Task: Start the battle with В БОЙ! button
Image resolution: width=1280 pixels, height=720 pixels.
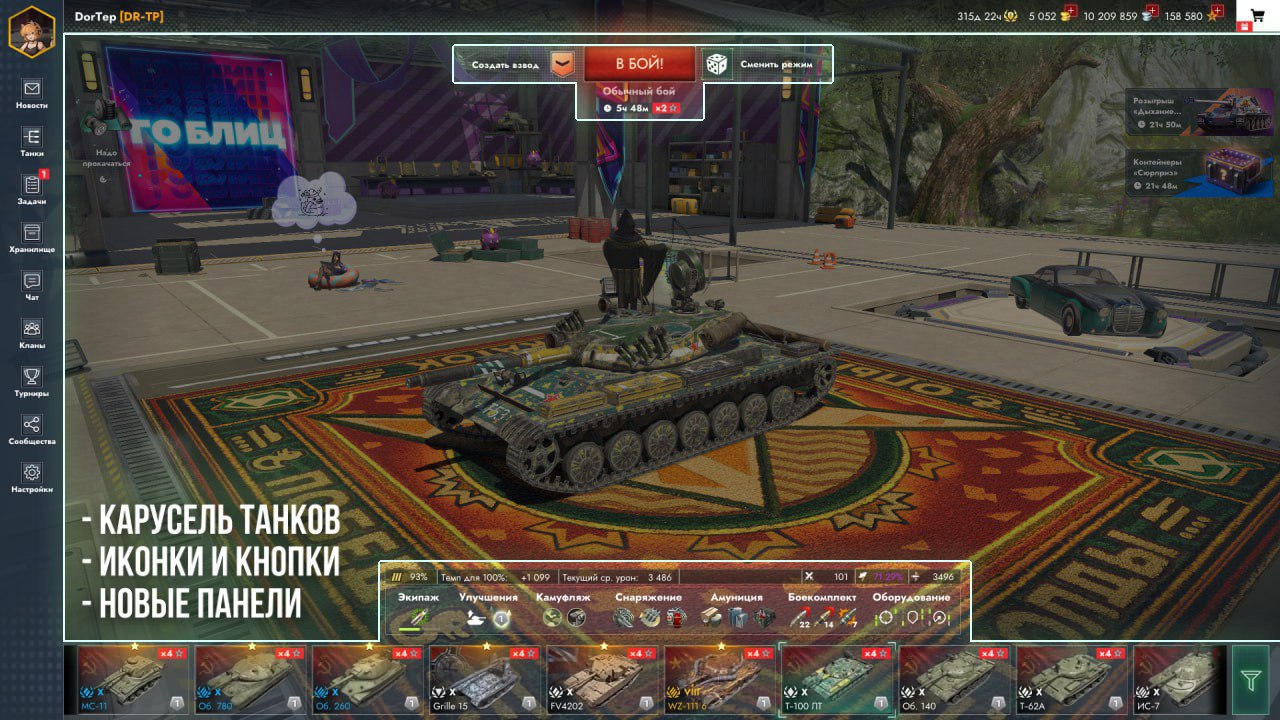Action: pos(639,65)
